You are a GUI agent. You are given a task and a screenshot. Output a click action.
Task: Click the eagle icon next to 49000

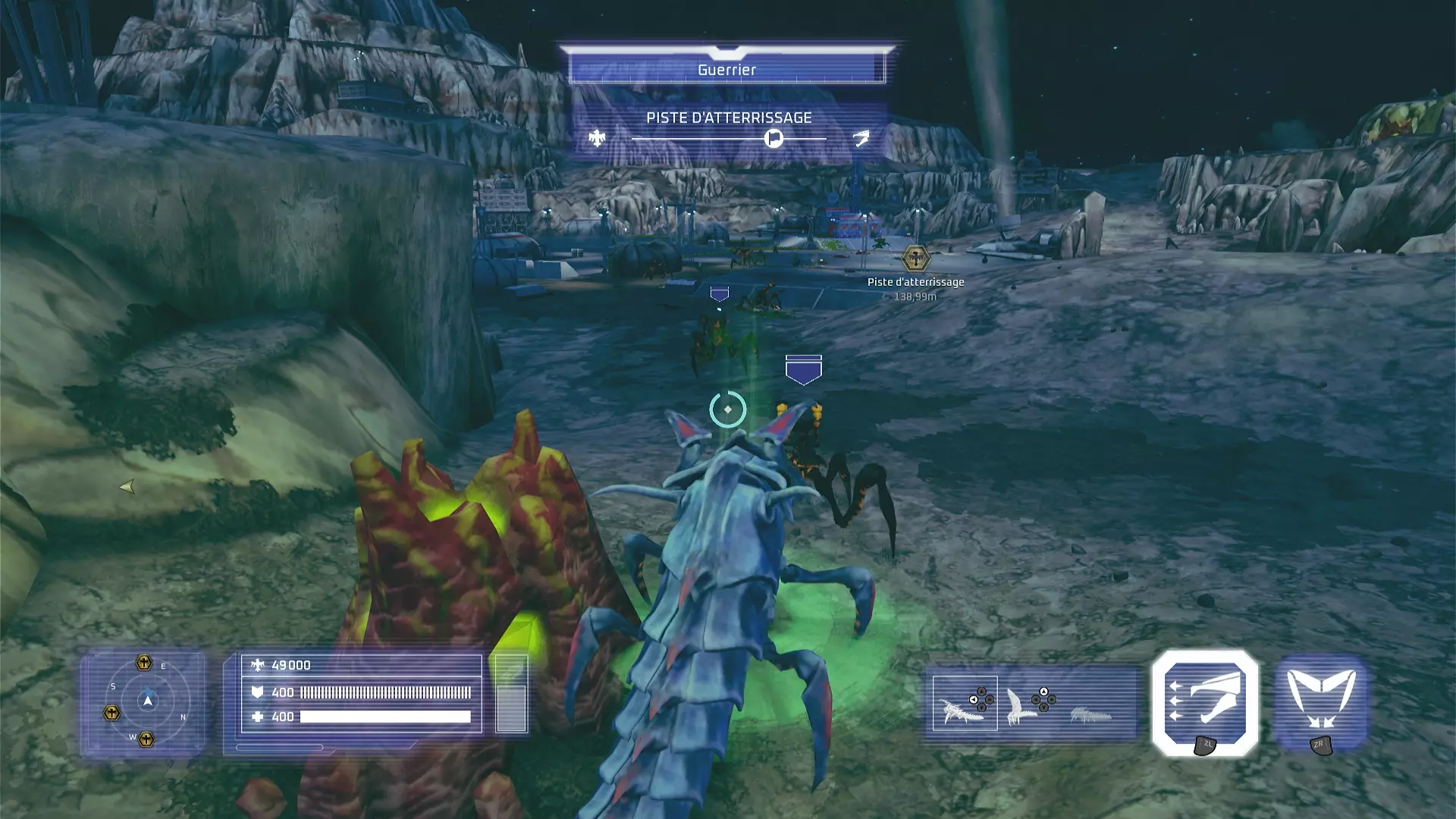pyautogui.click(x=259, y=665)
